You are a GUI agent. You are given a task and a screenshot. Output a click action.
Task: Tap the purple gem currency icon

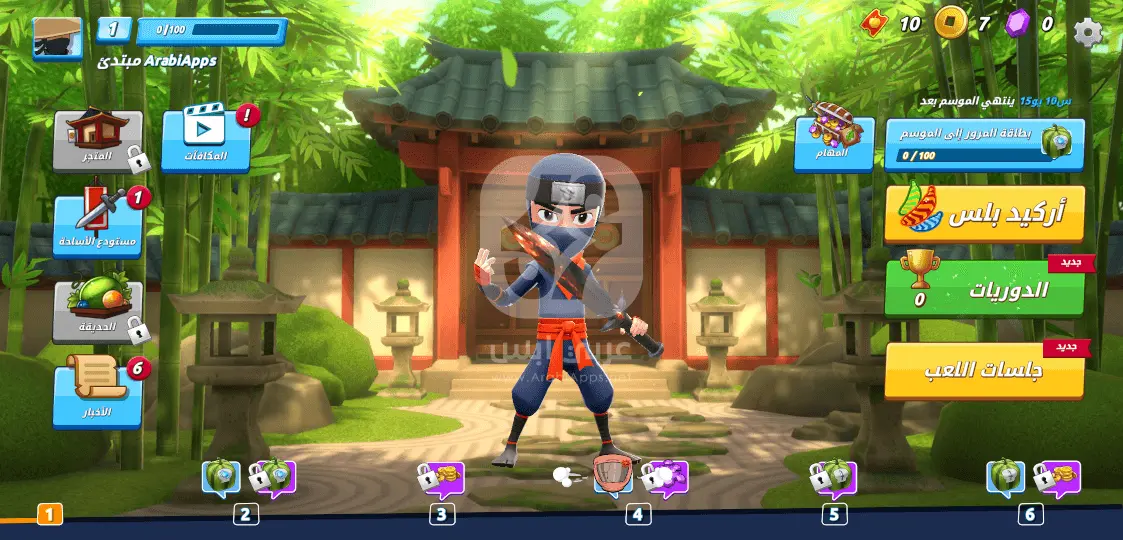tap(1017, 22)
